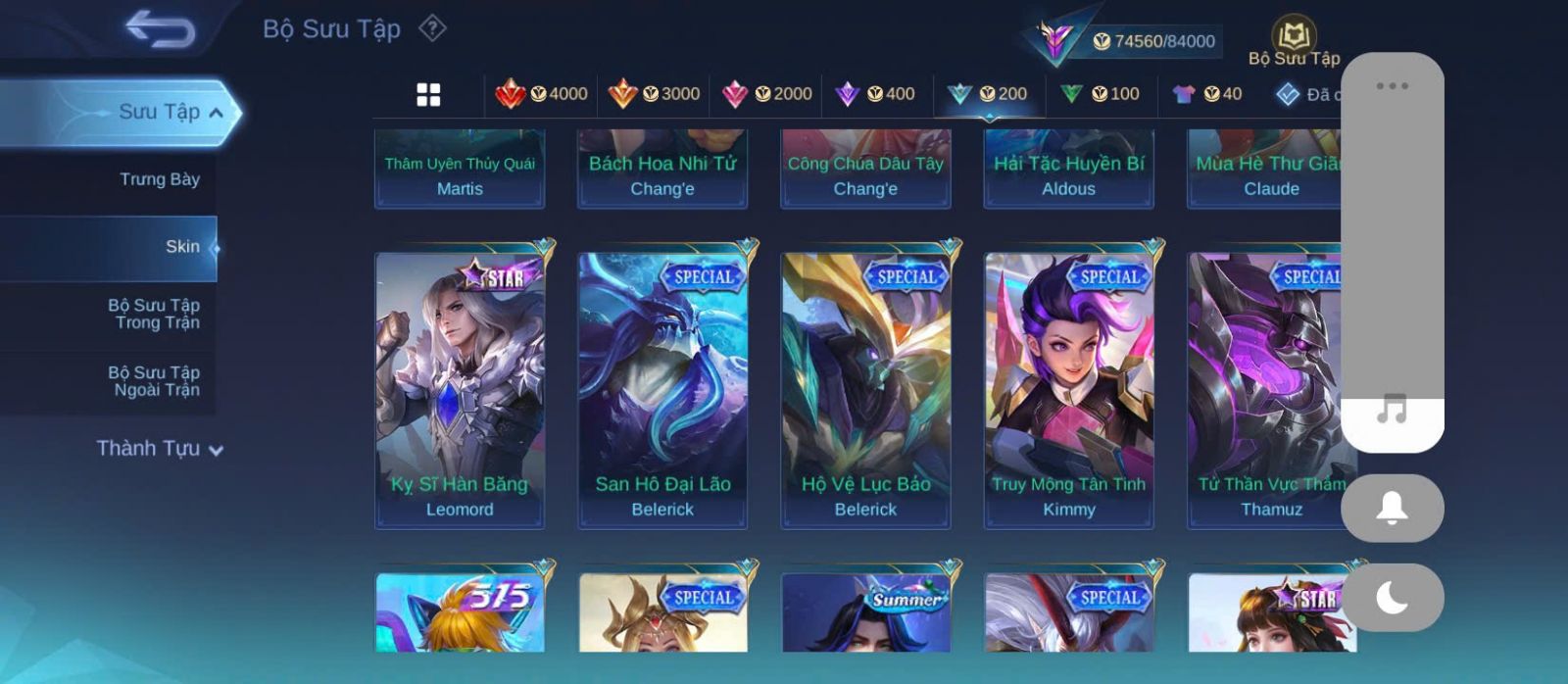The image size is (1568, 684).
Task: Filter skins by 40 point tier
Action: [1207, 94]
